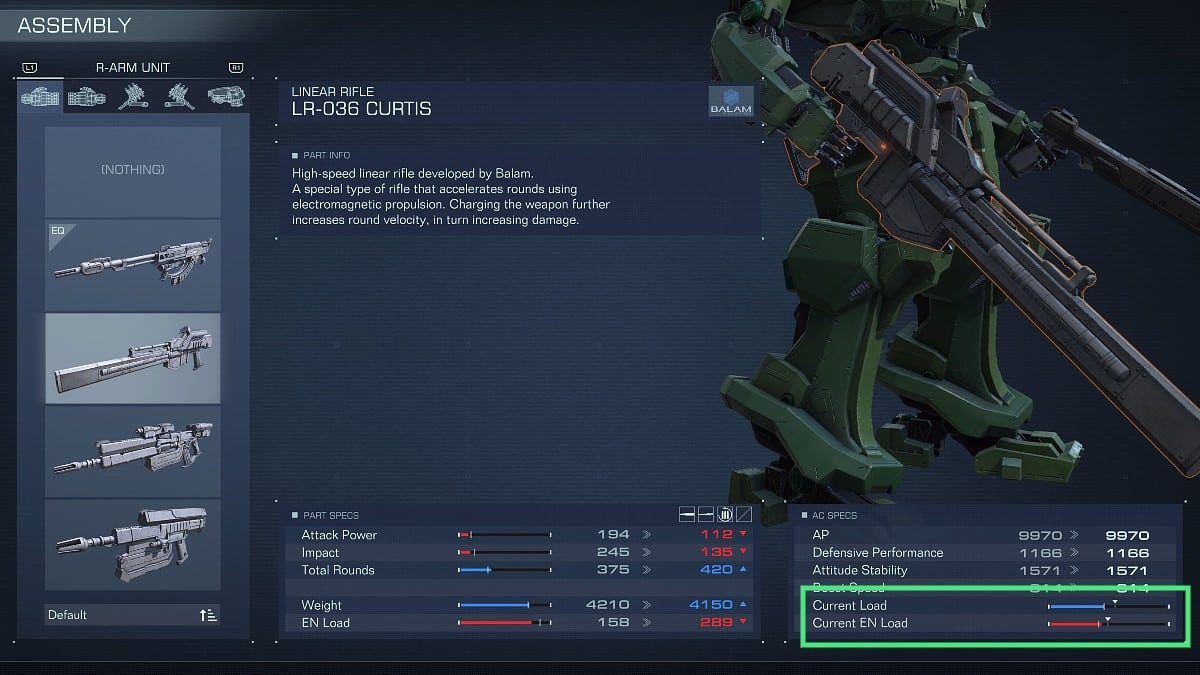Switch to the highlighted R-Arm Unit tab
Viewport: 1200px width, 675px height.
[x=41, y=97]
